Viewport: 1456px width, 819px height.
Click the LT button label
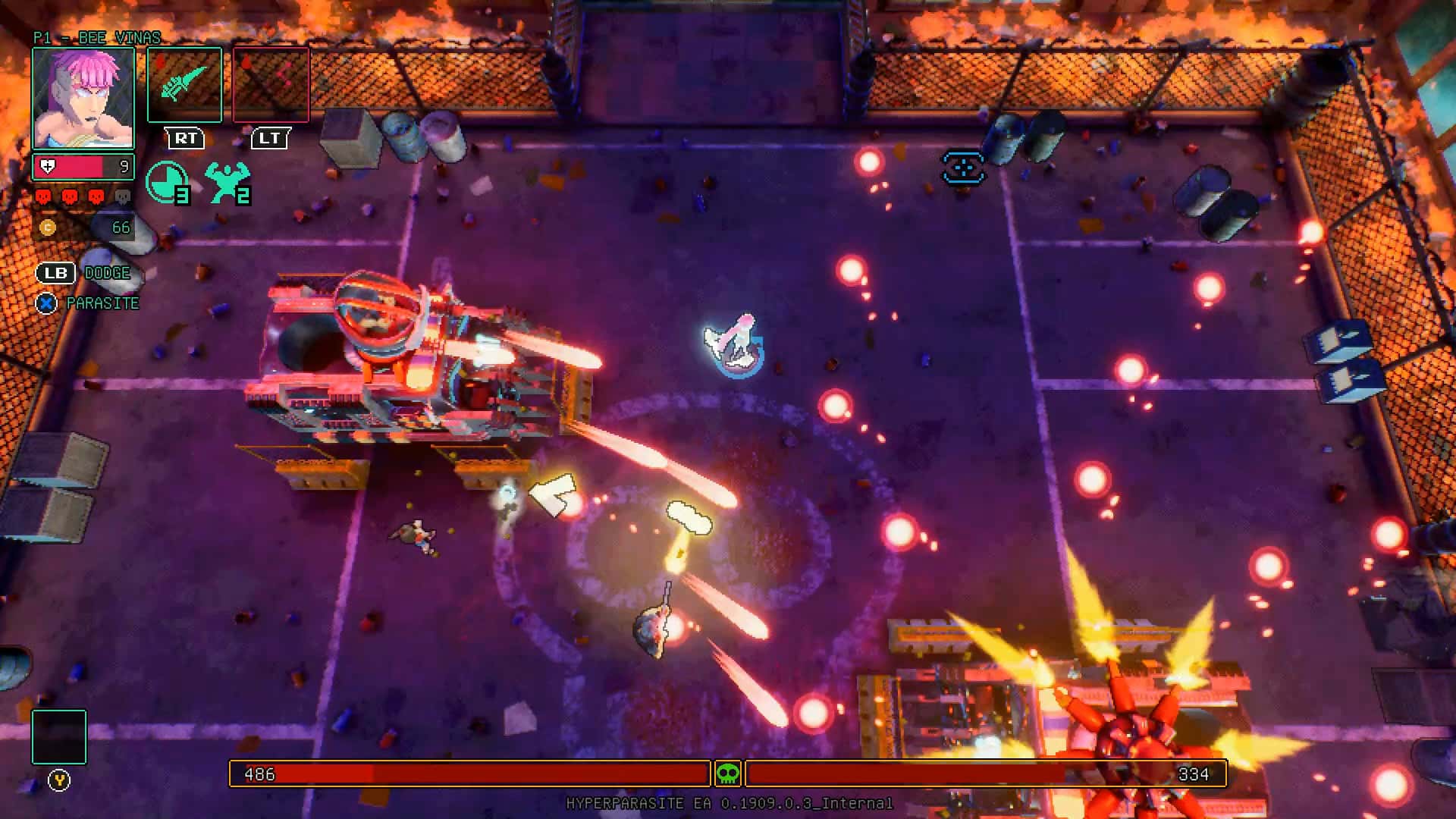point(271,139)
